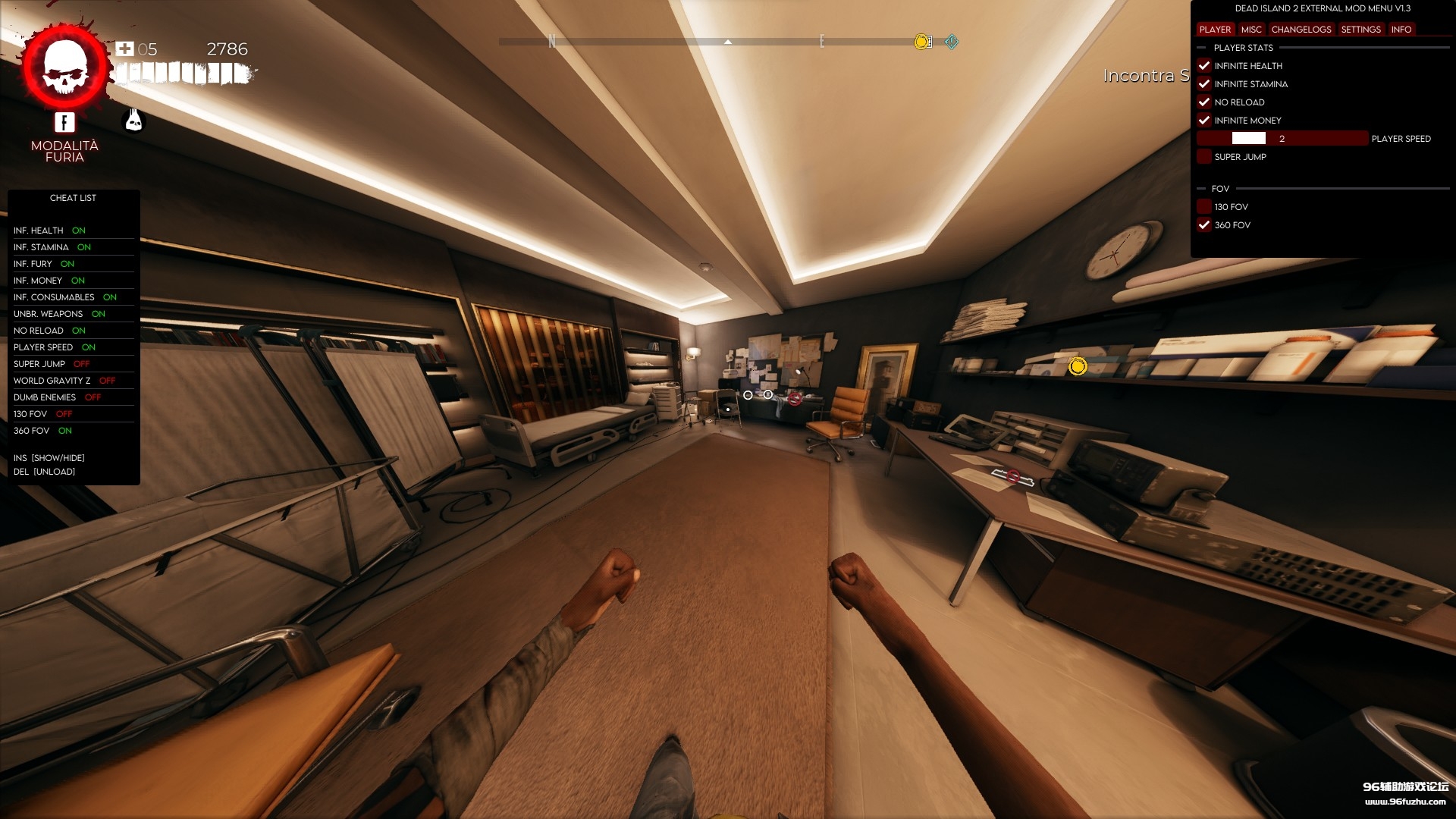Click the health cross icon beside '05'

point(124,49)
